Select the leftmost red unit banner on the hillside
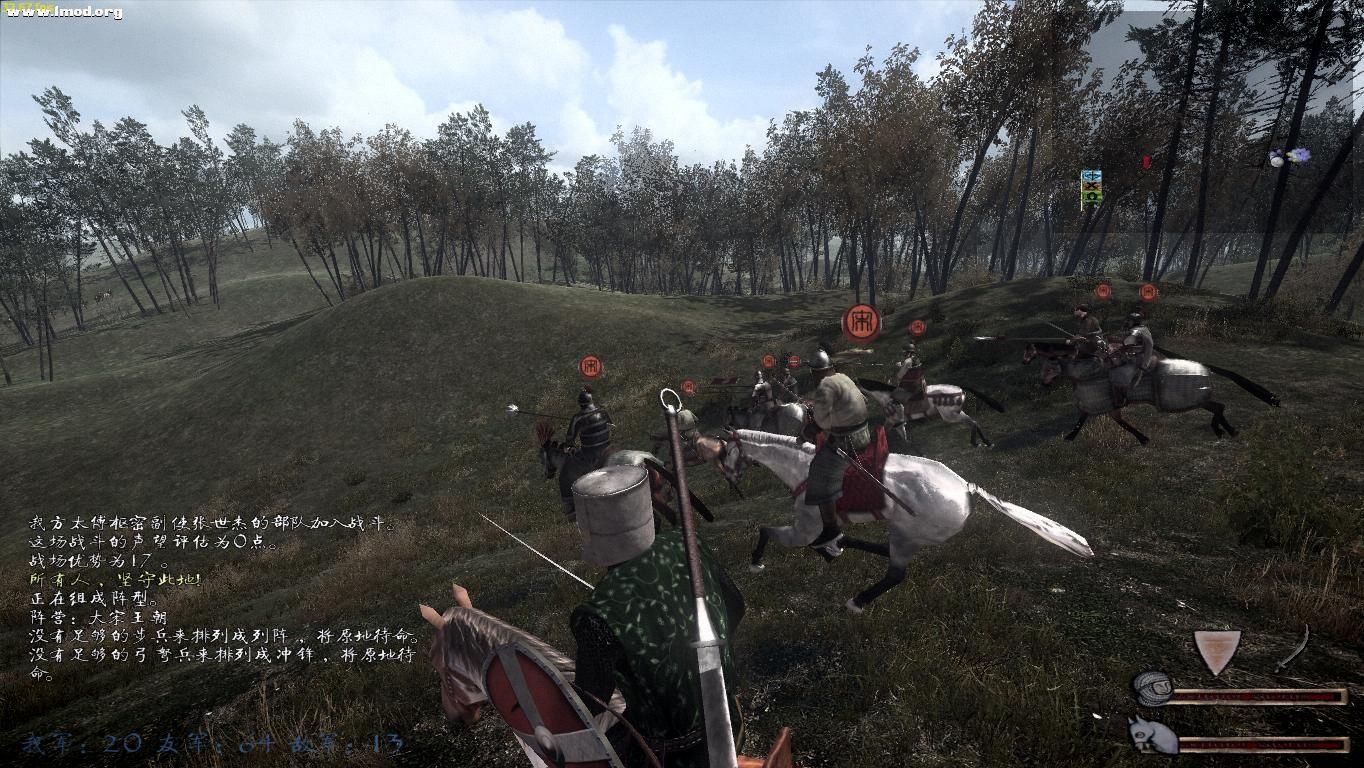 click(589, 366)
